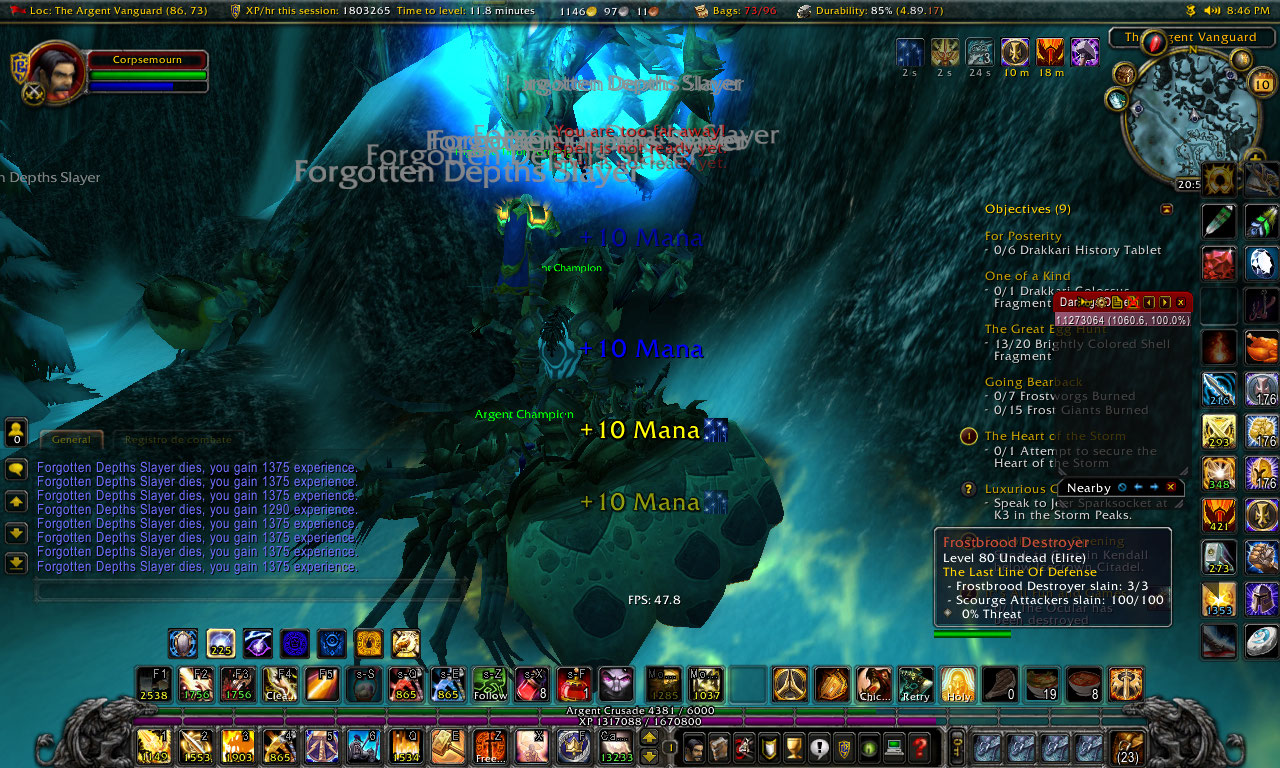This screenshot has height=768, width=1280.
Task: Use the Holy action button
Action: (958, 685)
